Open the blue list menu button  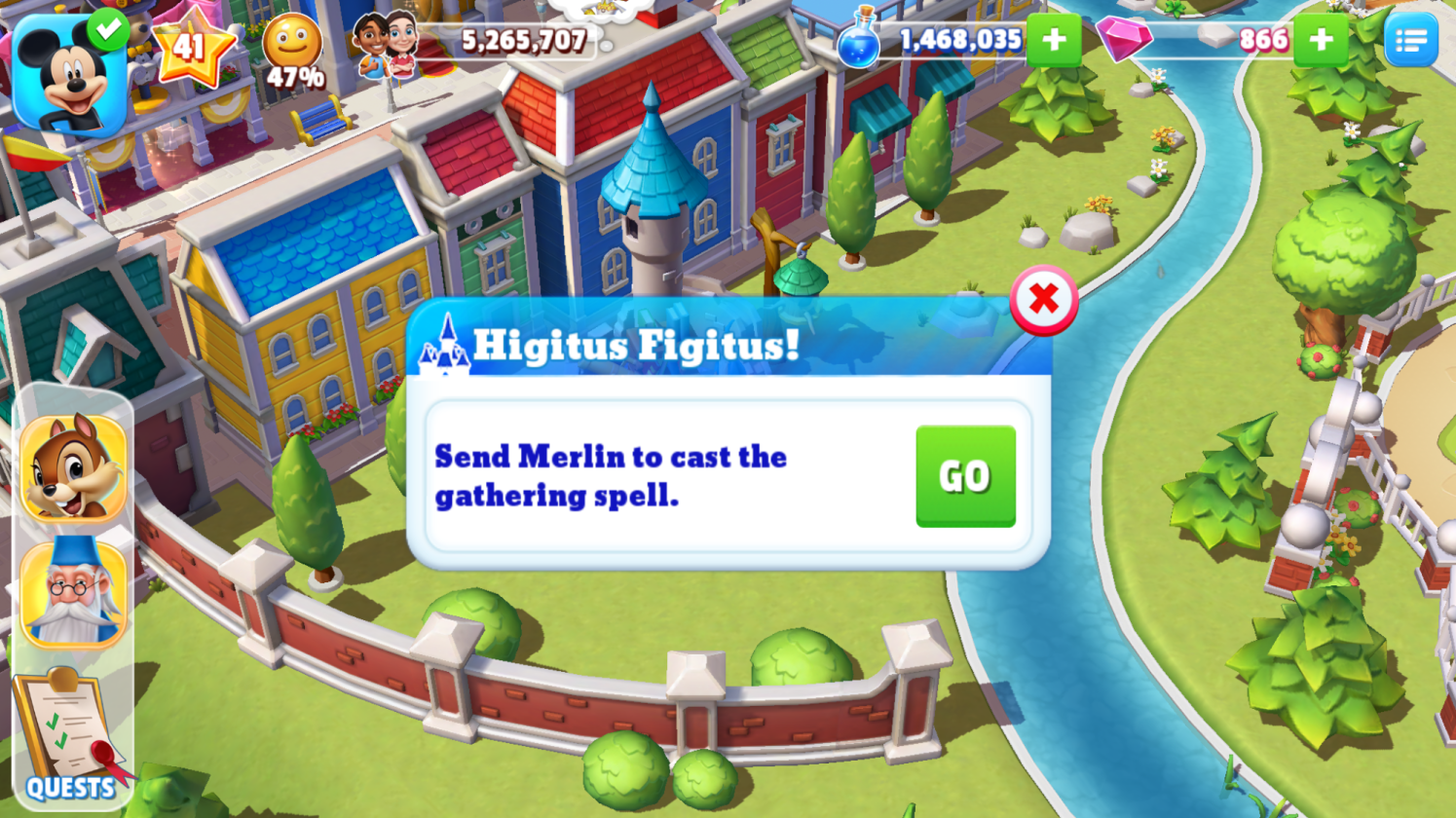[1410, 41]
